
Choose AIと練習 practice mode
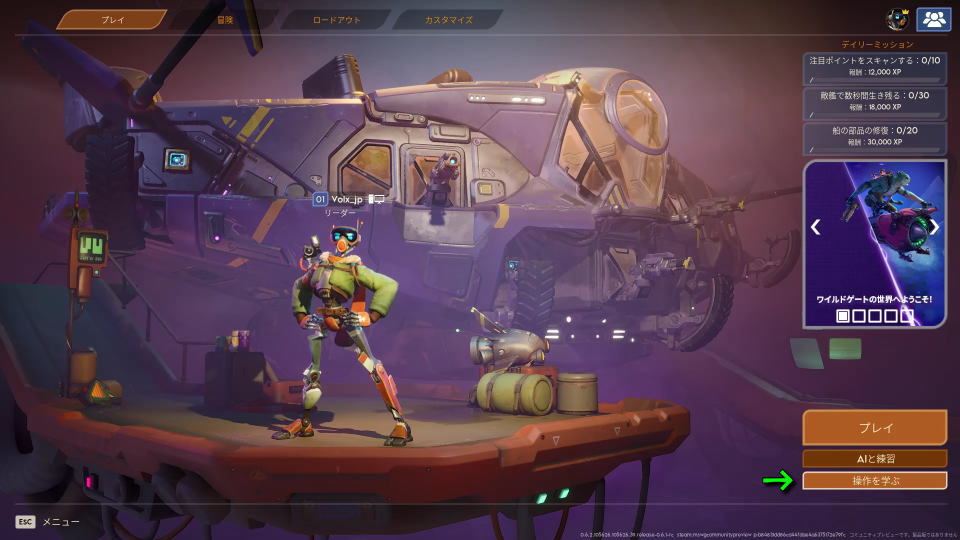coord(874,459)
